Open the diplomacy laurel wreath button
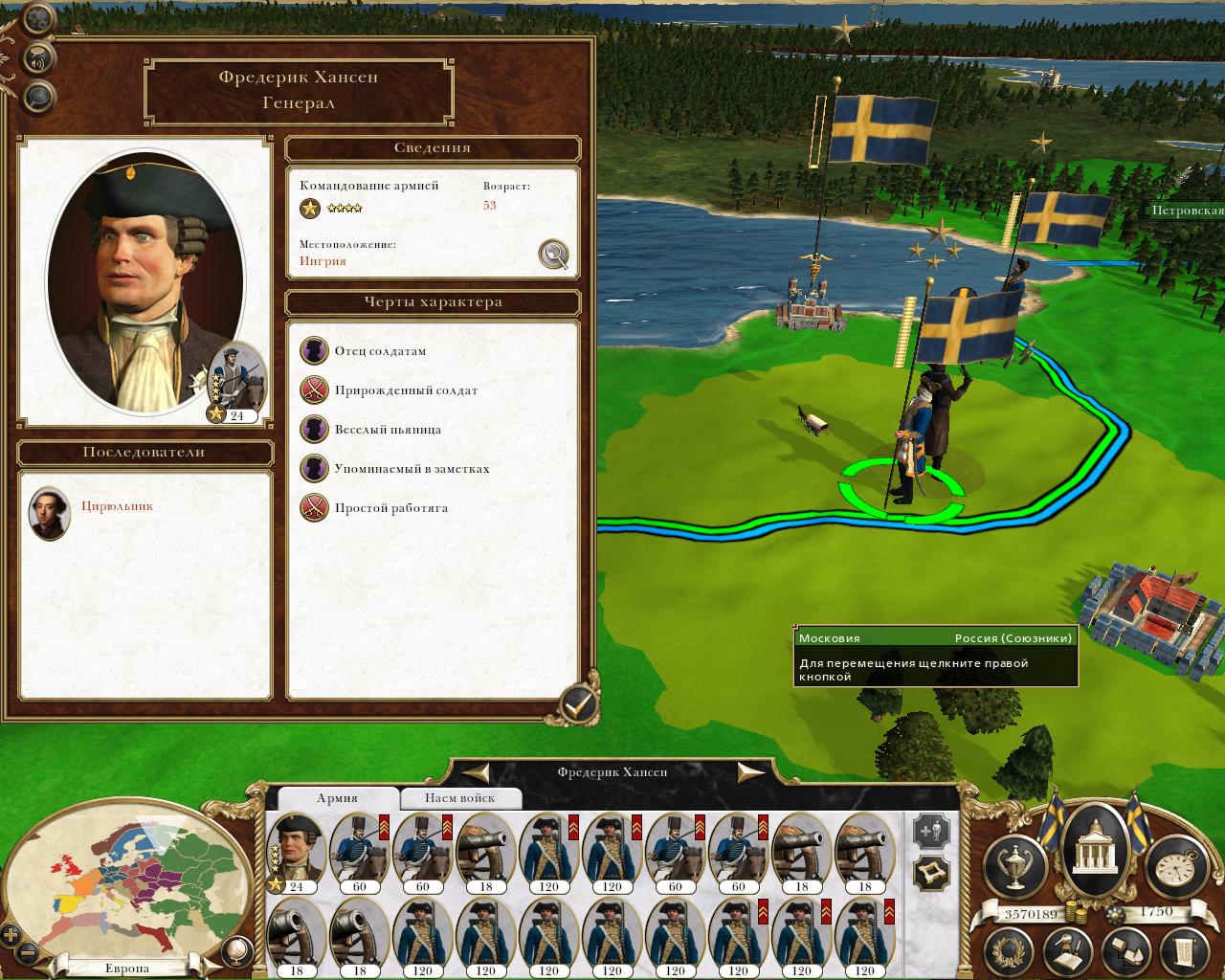 tap(1007, 951)
